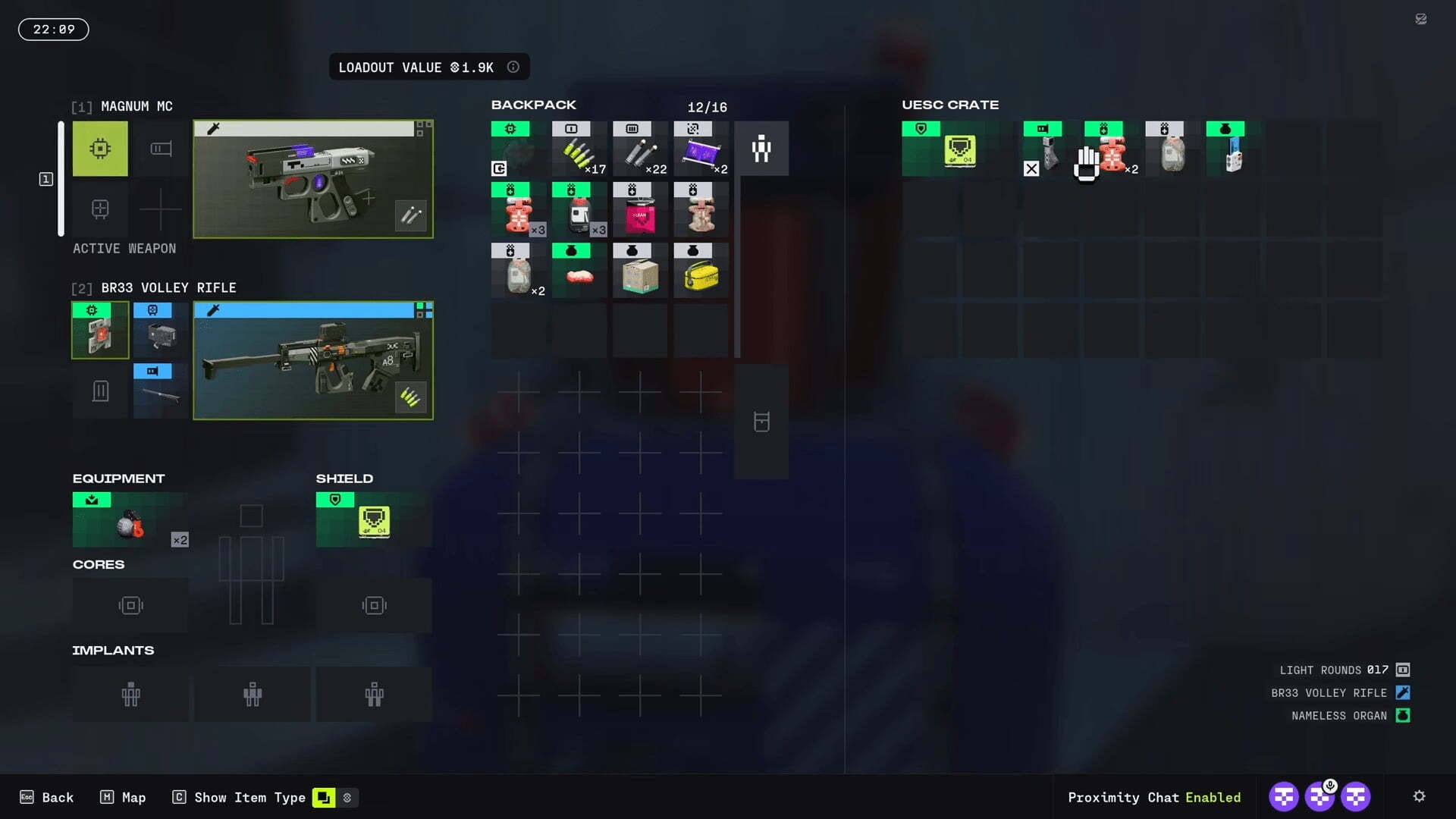The image size is (1456, 819).
Task: Select the green chip mod on Magnum MC
Action: tap(100, 149)
